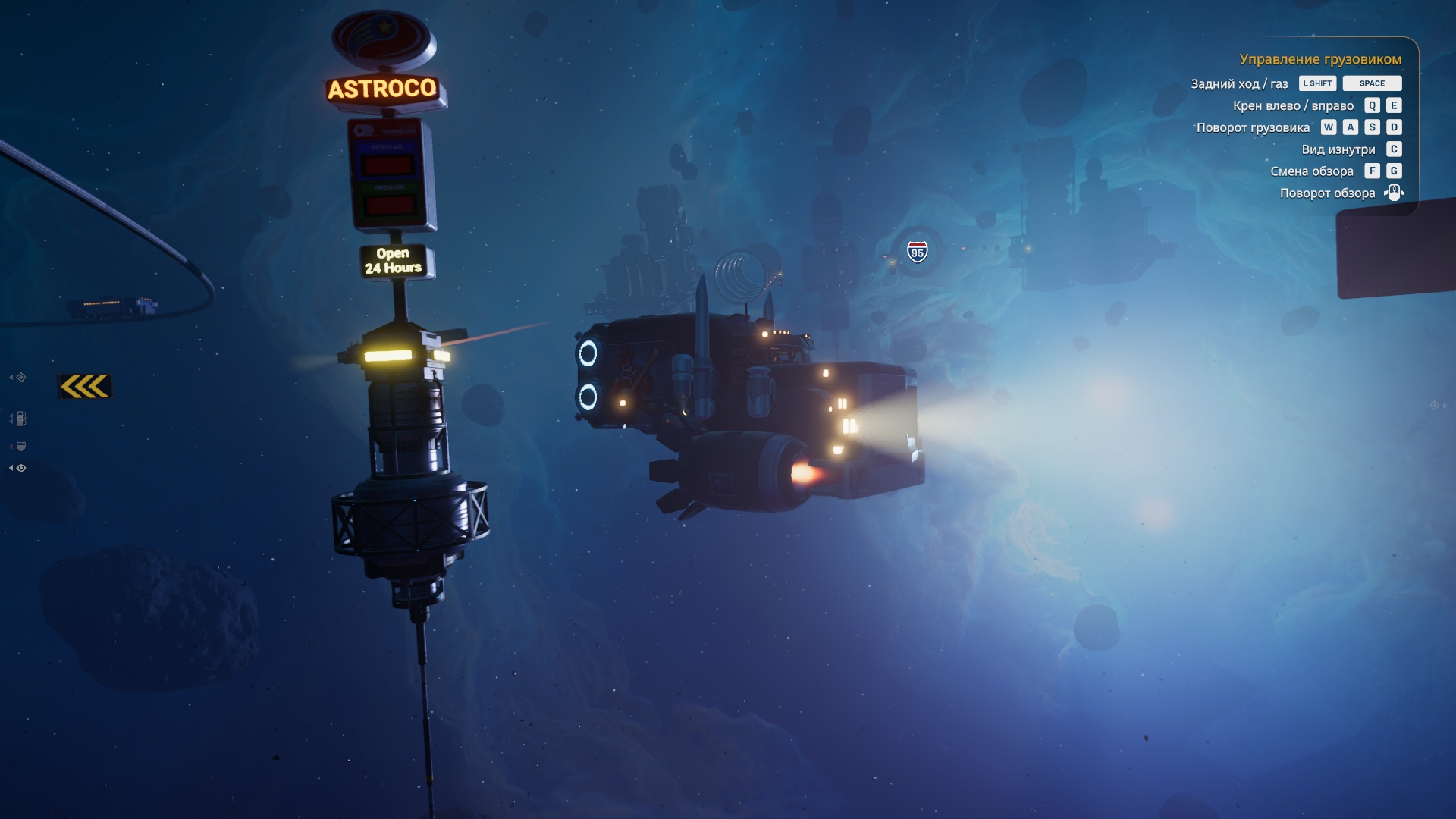Choose the grey highway shield indicator with red arrow
Image resolution: width=1456 pixels, height=819 pixels.
point(20,447)
